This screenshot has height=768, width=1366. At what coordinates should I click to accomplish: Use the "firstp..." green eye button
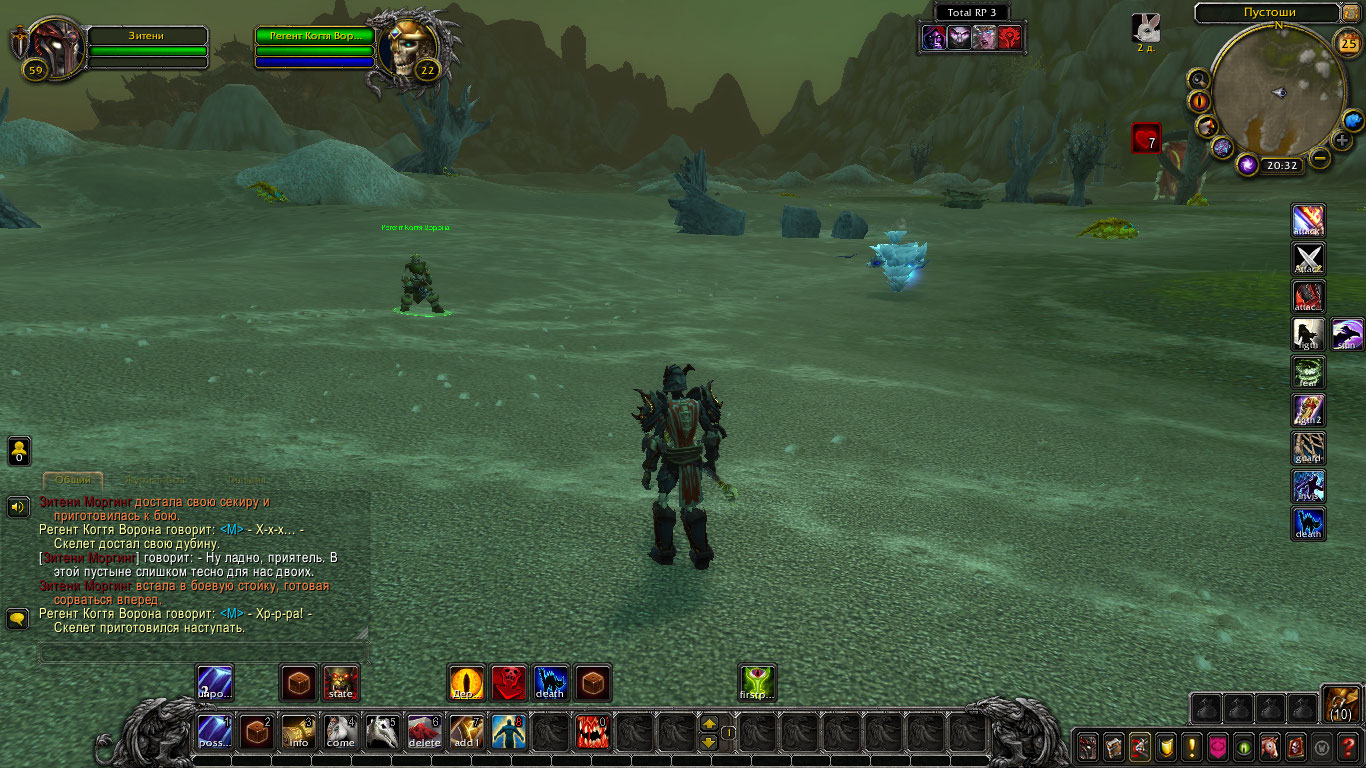(757, 683)
